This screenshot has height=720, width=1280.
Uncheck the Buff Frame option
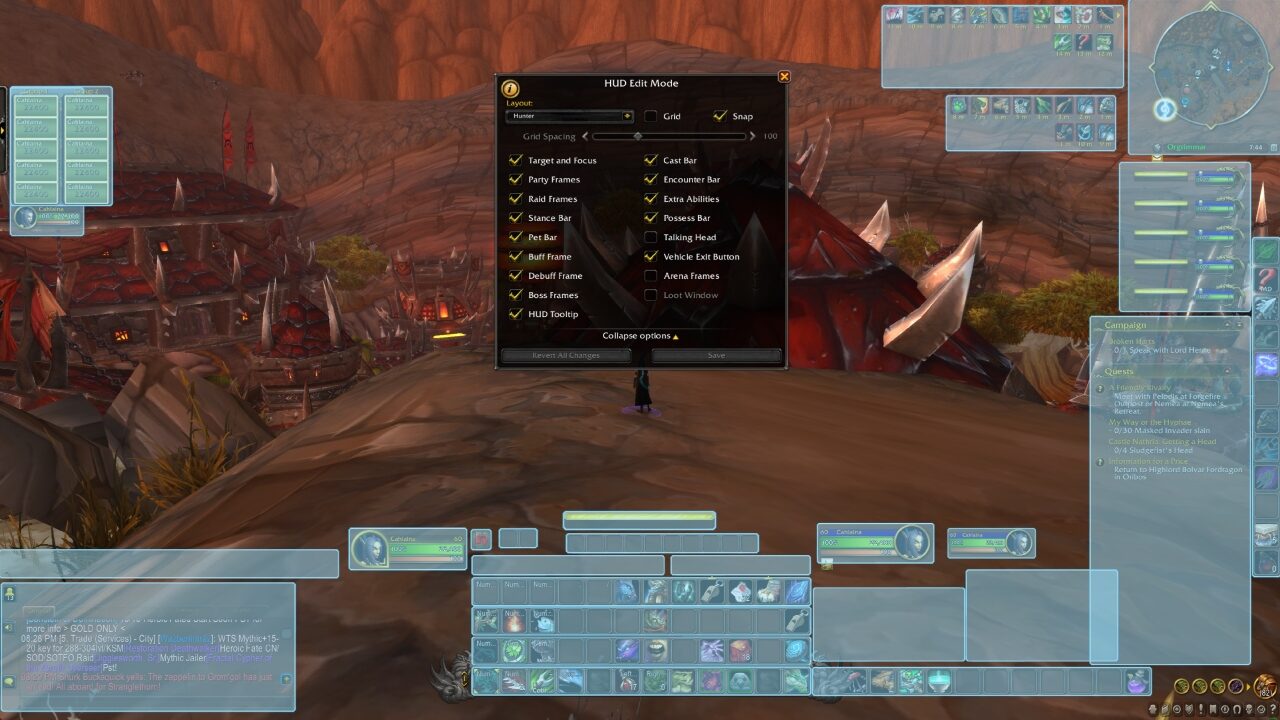[x=516, y=257]
